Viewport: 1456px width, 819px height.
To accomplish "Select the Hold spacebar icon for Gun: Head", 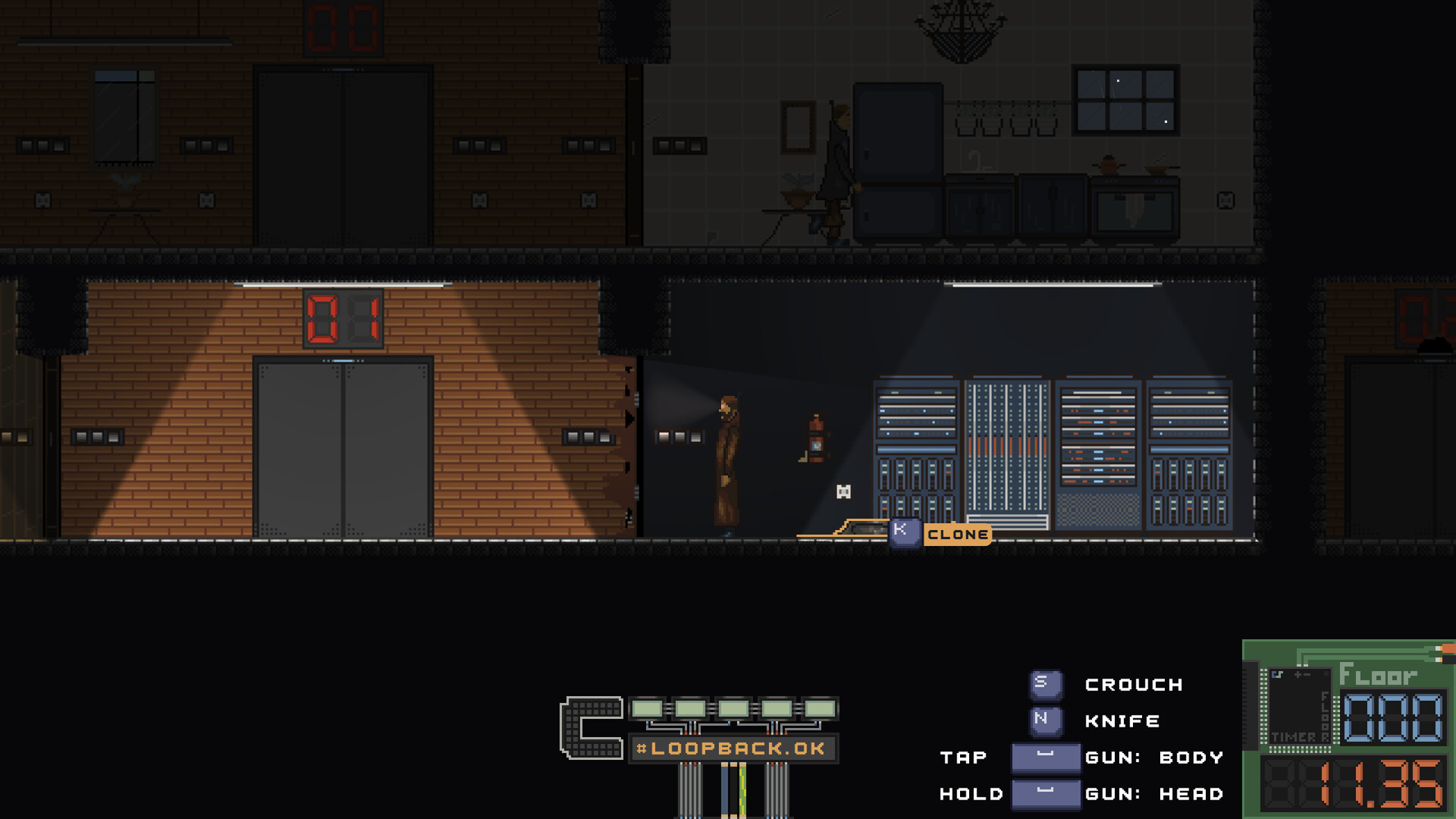I will coord(1045,794).
